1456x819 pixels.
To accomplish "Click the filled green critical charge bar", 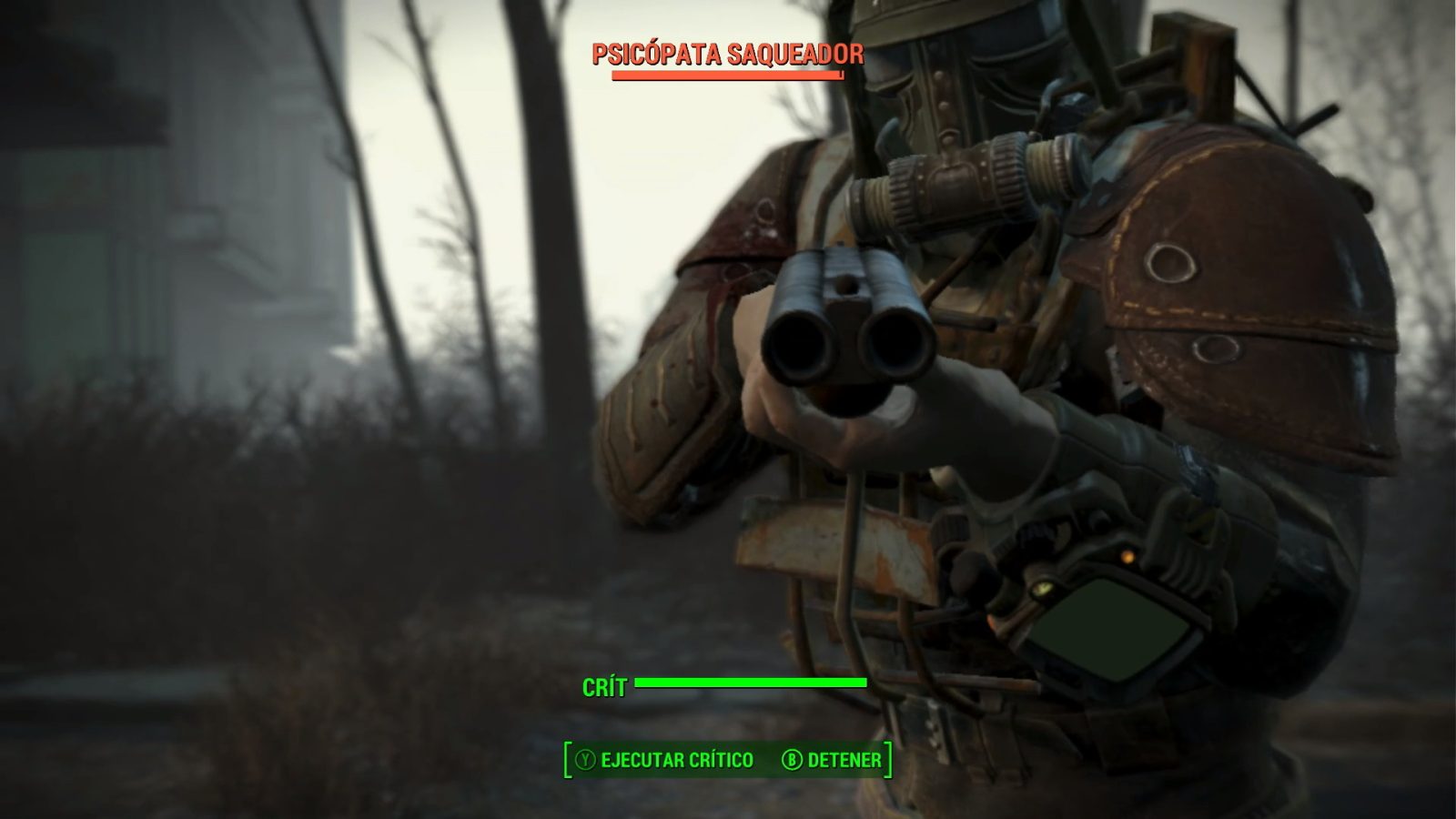I will (751, 682).
